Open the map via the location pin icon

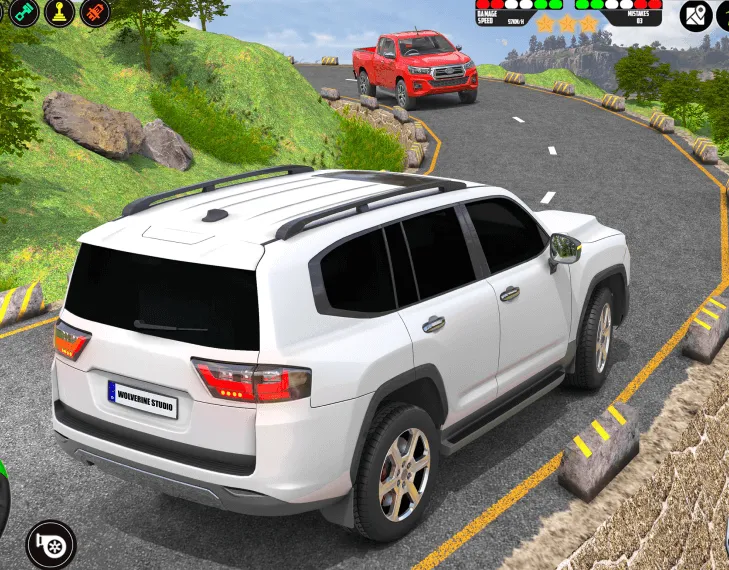click(696, 15)
